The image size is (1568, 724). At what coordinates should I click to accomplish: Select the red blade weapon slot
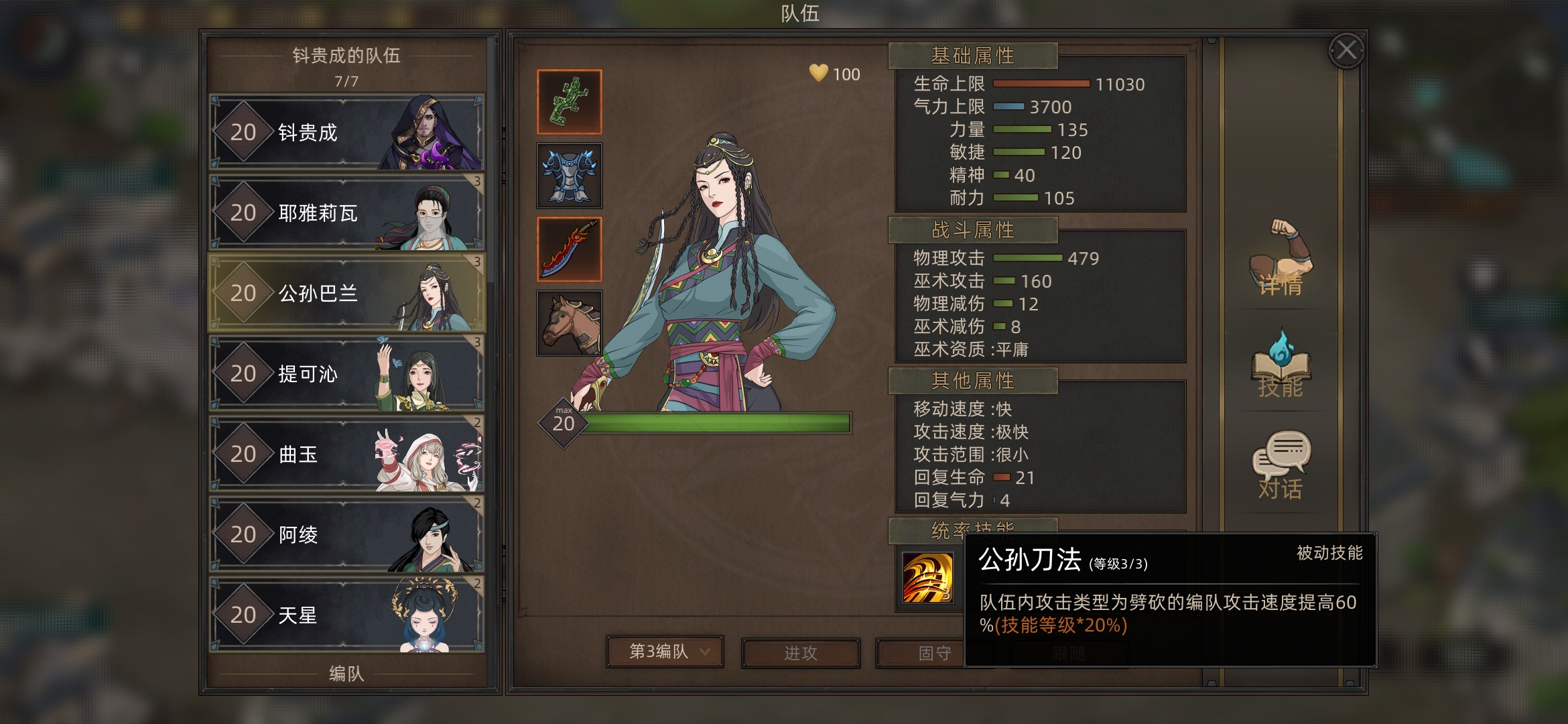click(569, 249)
